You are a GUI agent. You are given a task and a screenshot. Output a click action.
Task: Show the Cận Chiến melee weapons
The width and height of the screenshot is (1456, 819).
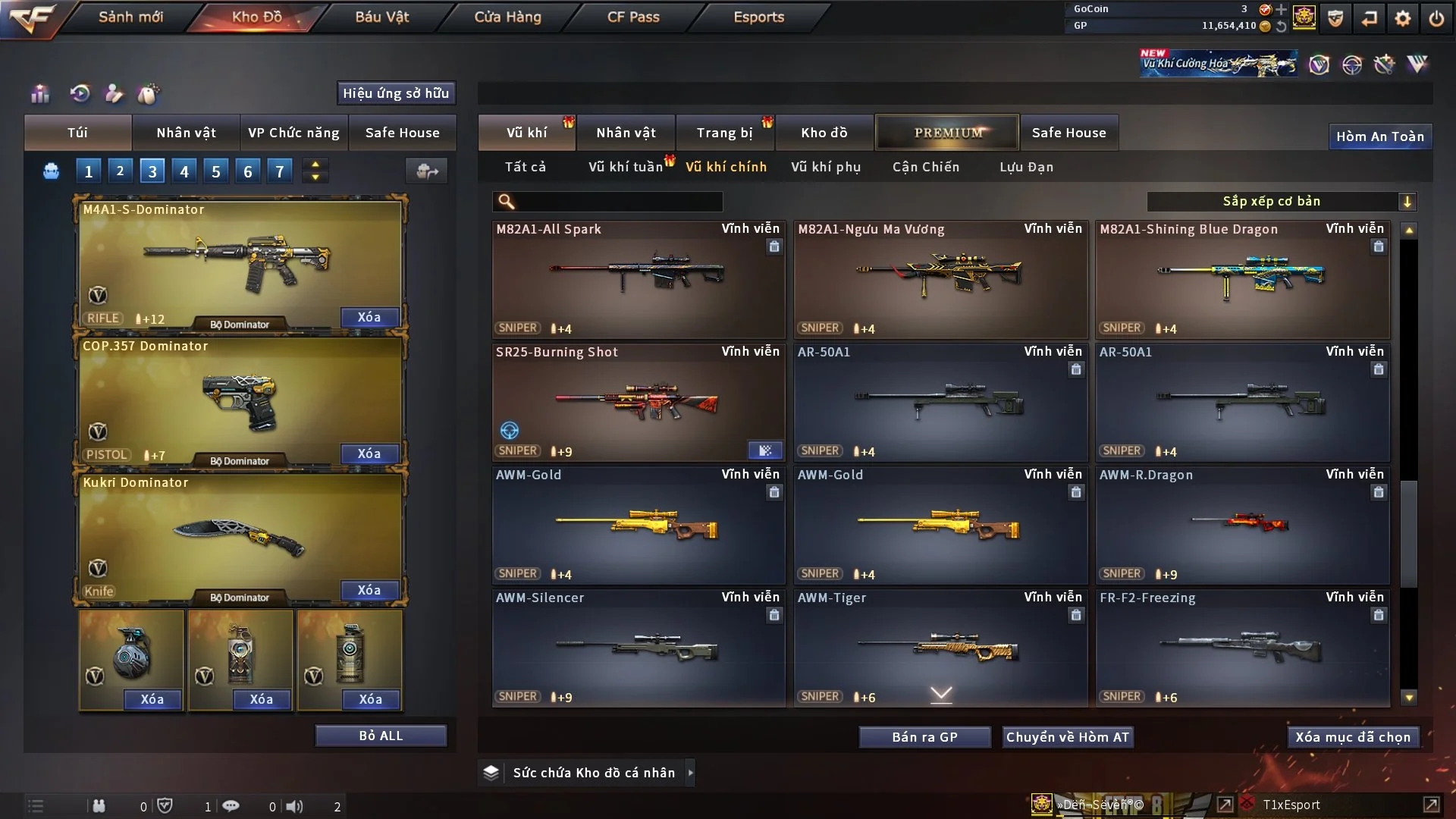[x=926, y=167]
